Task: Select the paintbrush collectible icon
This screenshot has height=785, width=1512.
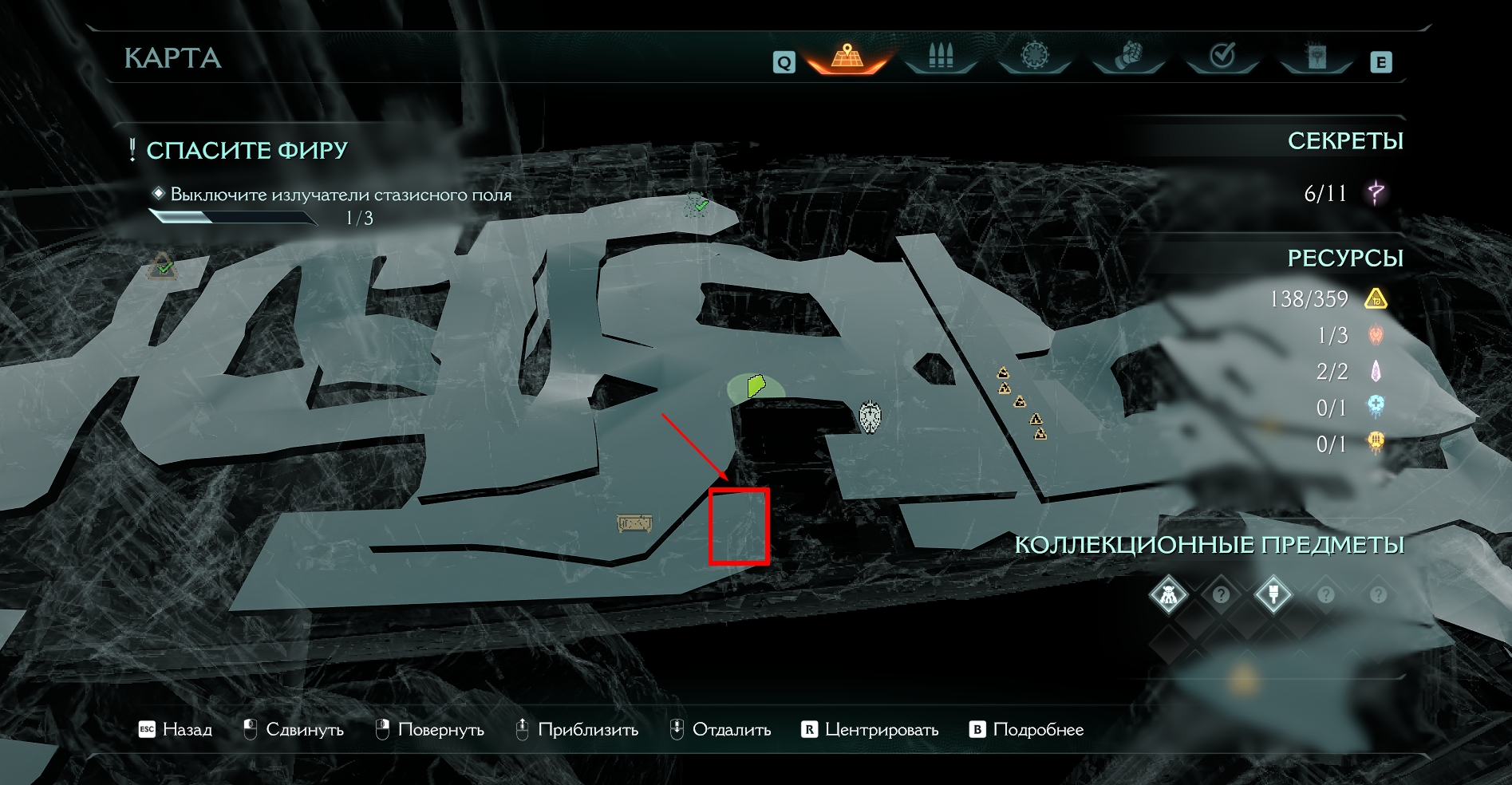Action: 1273,595
